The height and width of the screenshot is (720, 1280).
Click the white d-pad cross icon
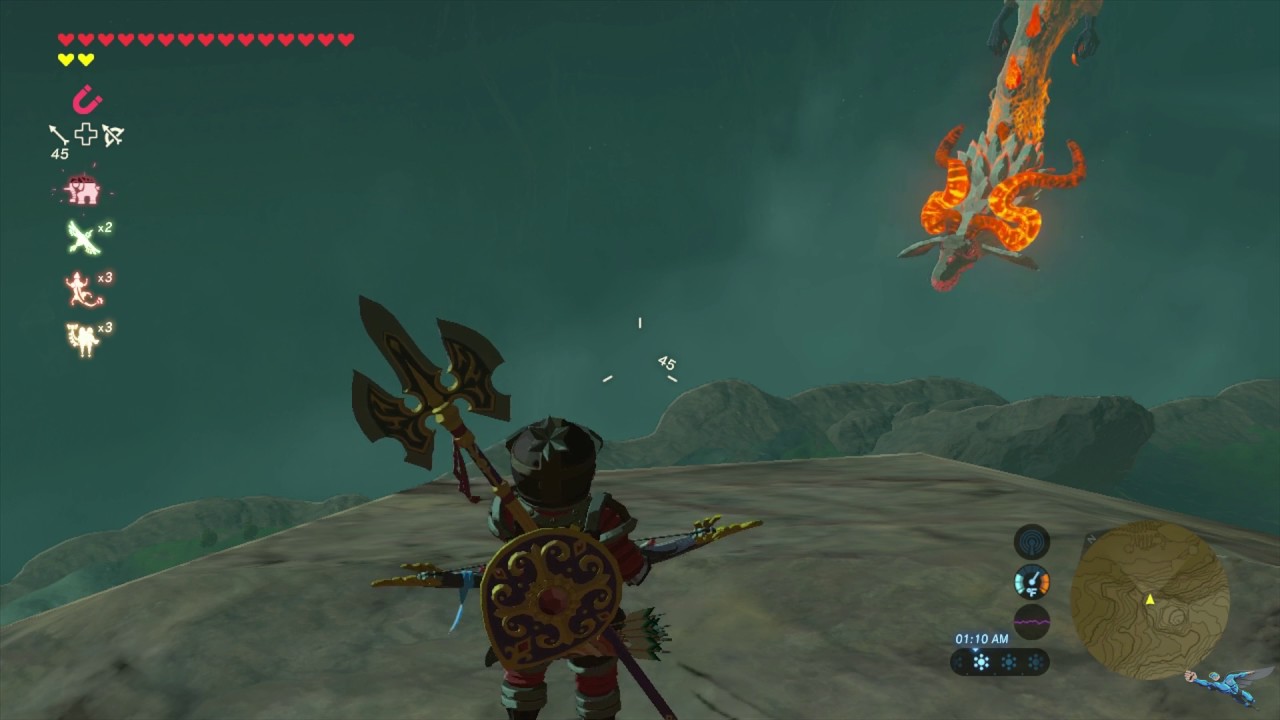(86, 134)
